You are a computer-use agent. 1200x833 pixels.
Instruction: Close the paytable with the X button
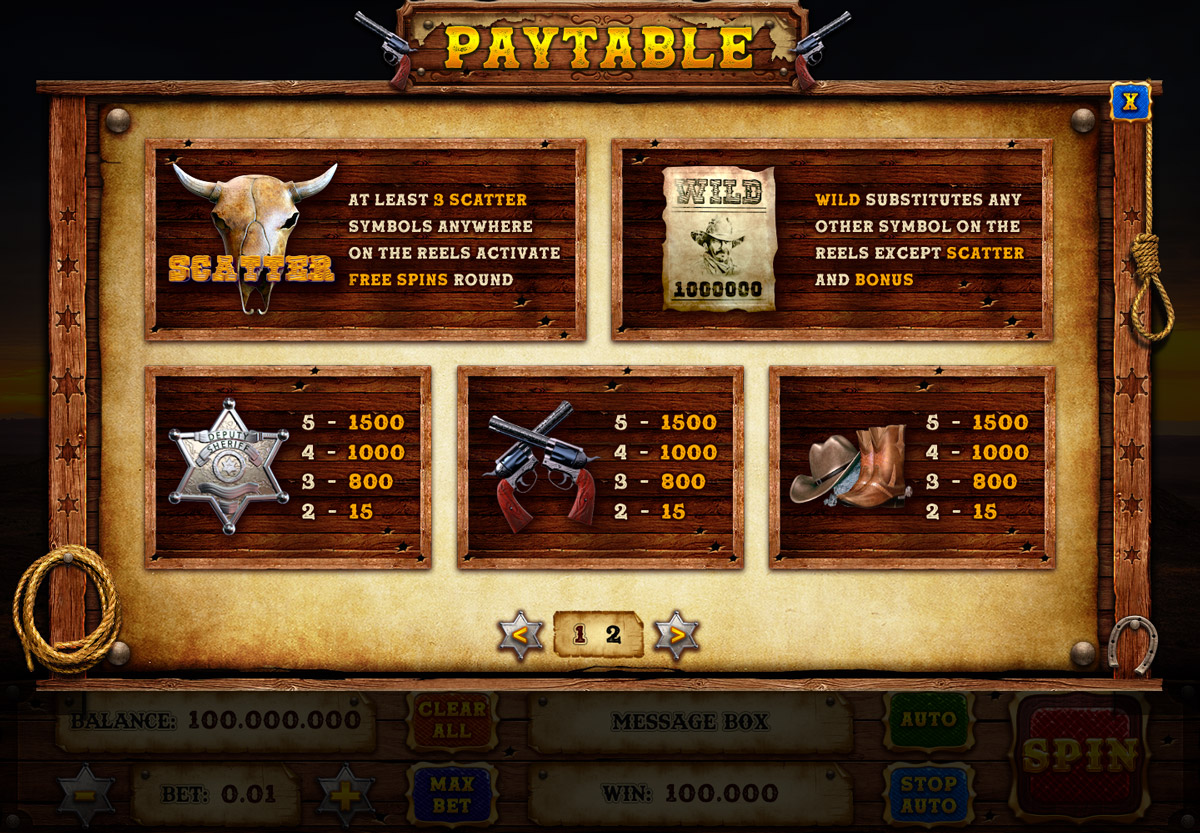click(1130, 101)
